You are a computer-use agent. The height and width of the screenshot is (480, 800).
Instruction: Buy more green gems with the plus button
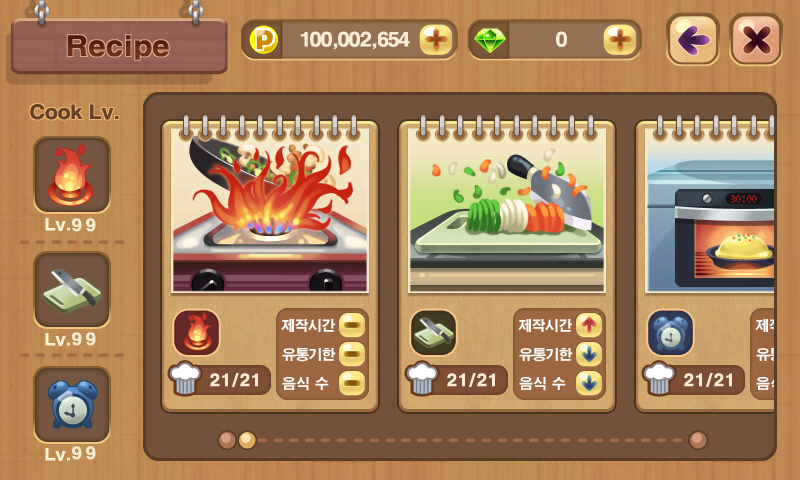point(620,40)
